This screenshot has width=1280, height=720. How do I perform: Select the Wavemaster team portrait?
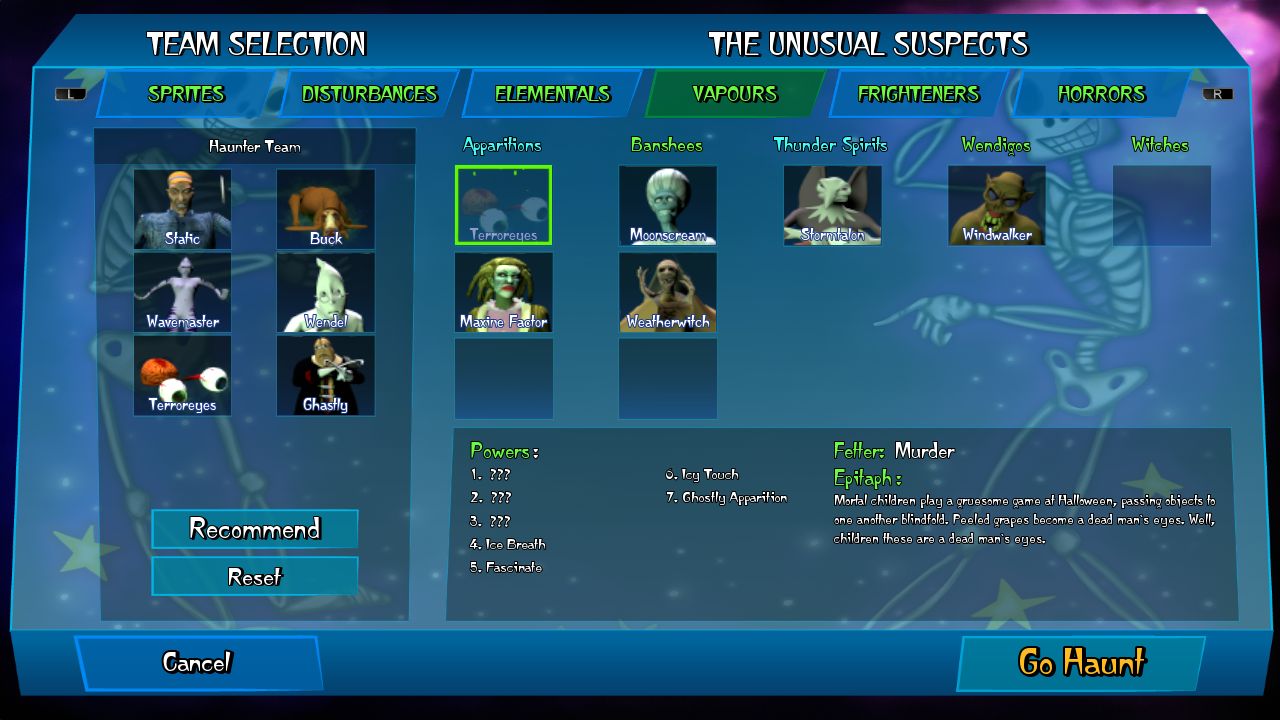182,293
